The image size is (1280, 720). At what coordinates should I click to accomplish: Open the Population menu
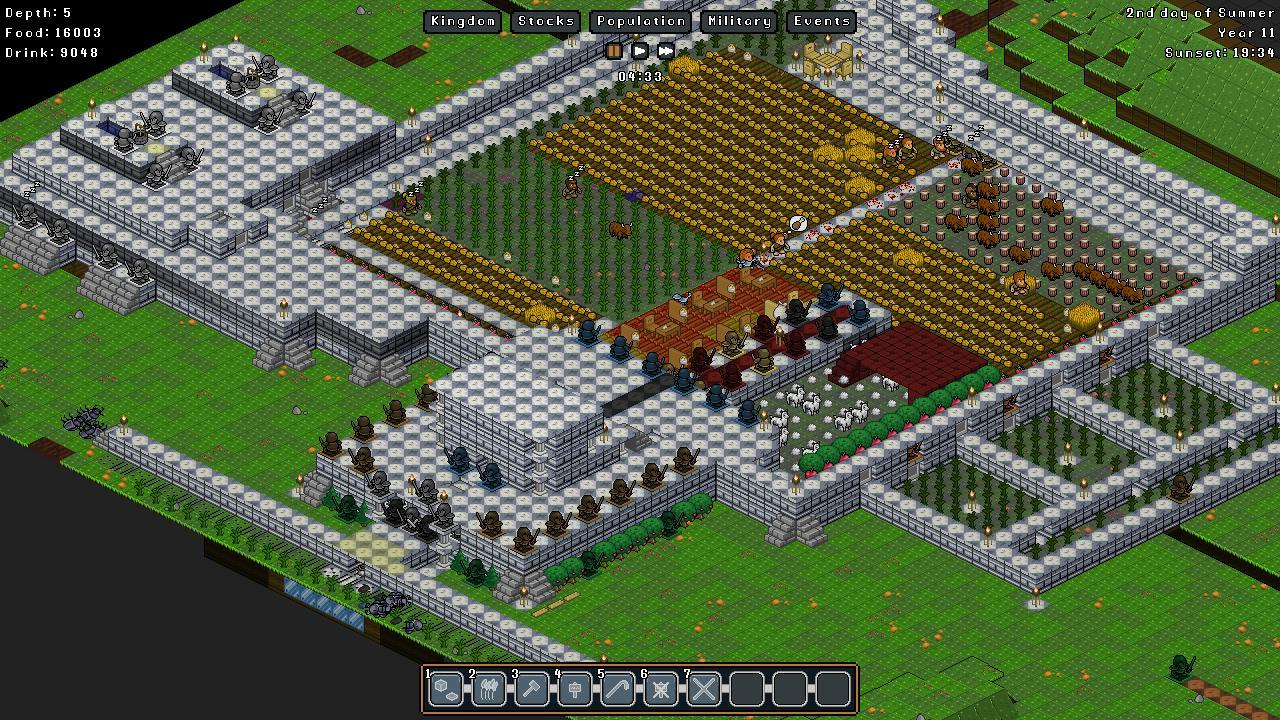(640, 20)
